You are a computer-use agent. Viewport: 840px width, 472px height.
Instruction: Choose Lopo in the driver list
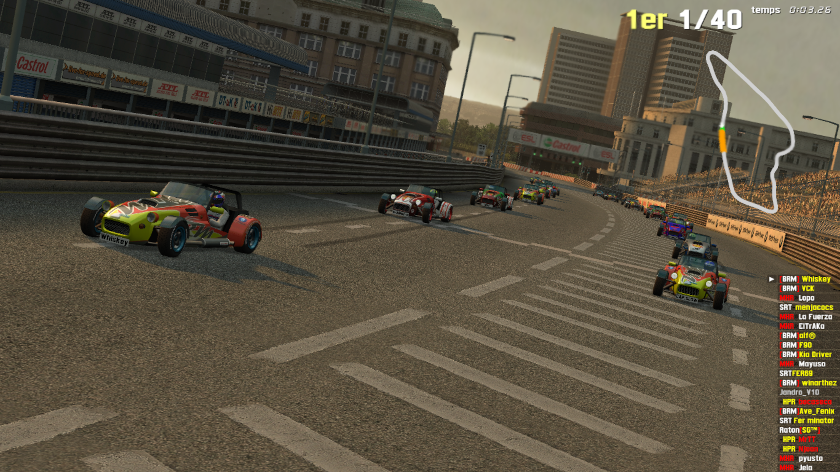point(806,298)
